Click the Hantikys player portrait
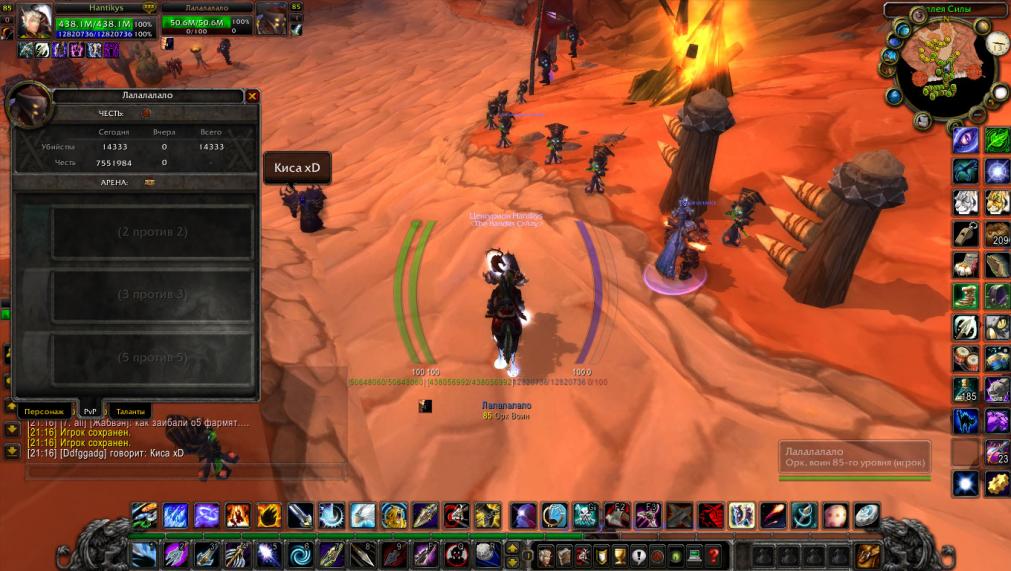This screenshot has height=571, width=1011. pos(35,22)
